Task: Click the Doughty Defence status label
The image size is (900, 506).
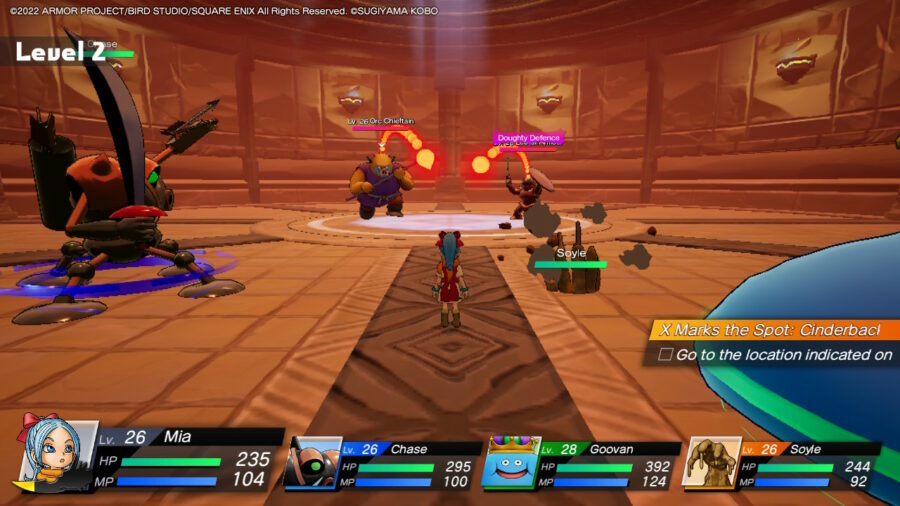Action: pos(528,138)
